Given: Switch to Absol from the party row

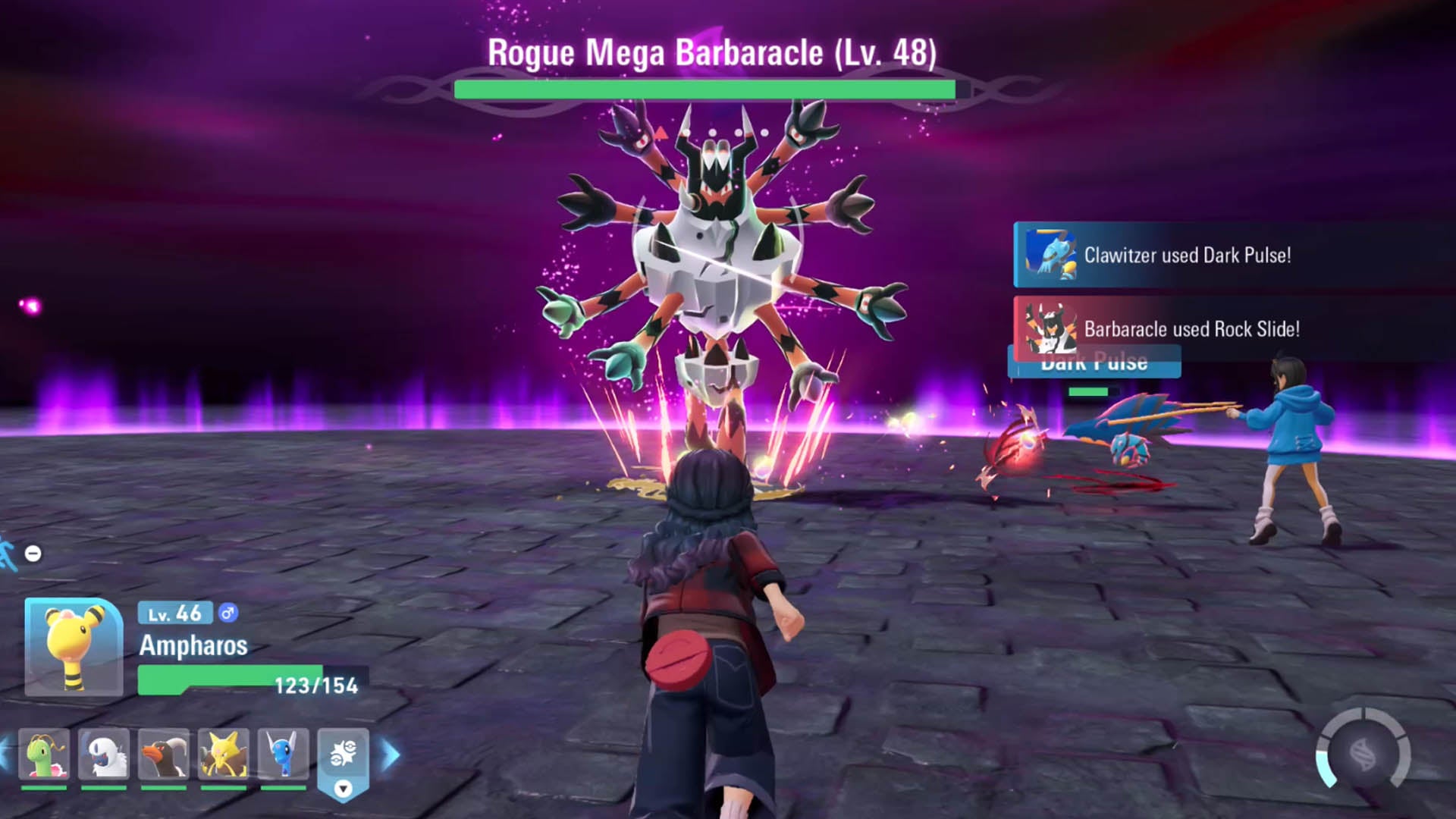Looking at the screenshot, I should (104, 755).
